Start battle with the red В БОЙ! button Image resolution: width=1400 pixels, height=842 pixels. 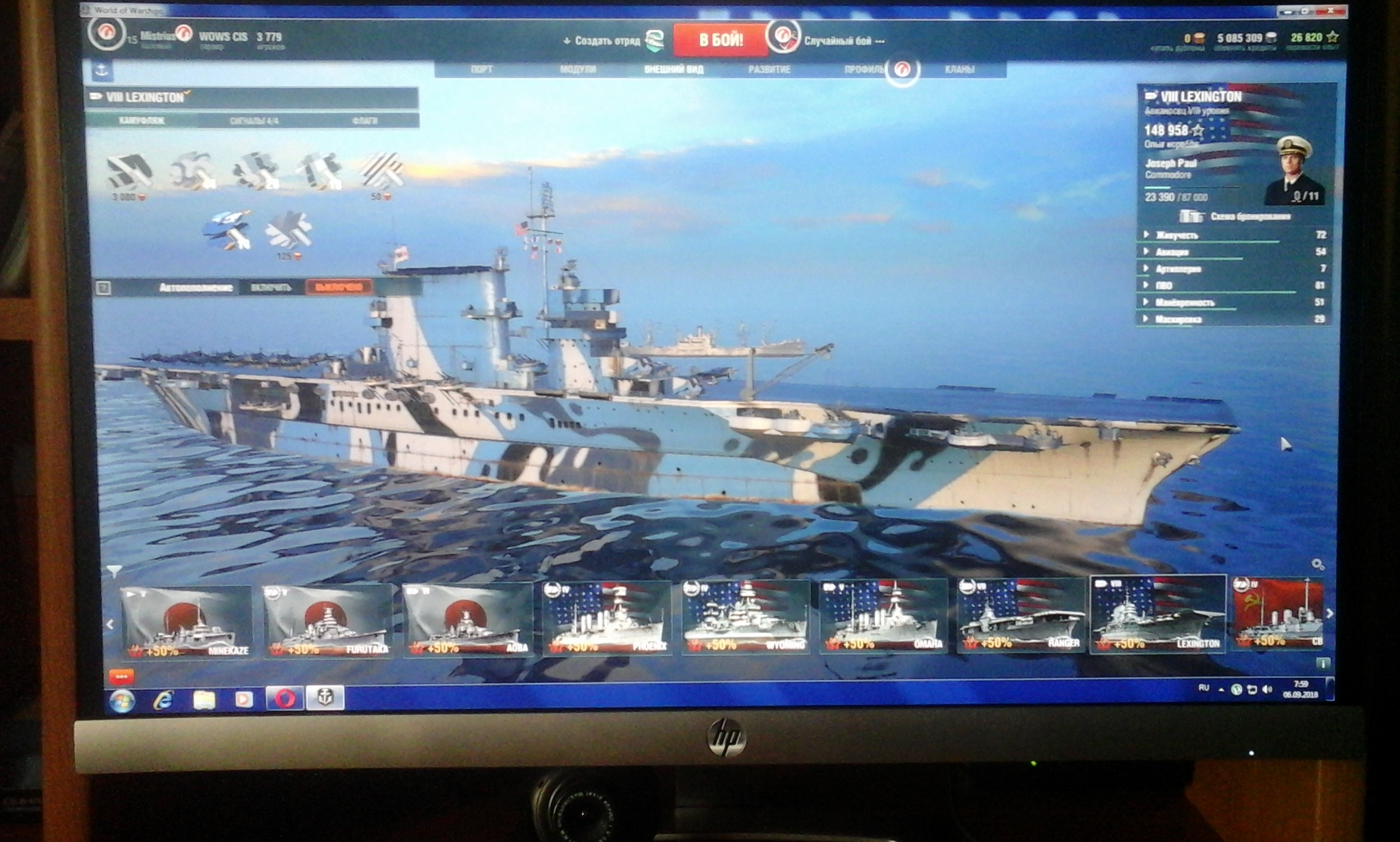[720, 40]
